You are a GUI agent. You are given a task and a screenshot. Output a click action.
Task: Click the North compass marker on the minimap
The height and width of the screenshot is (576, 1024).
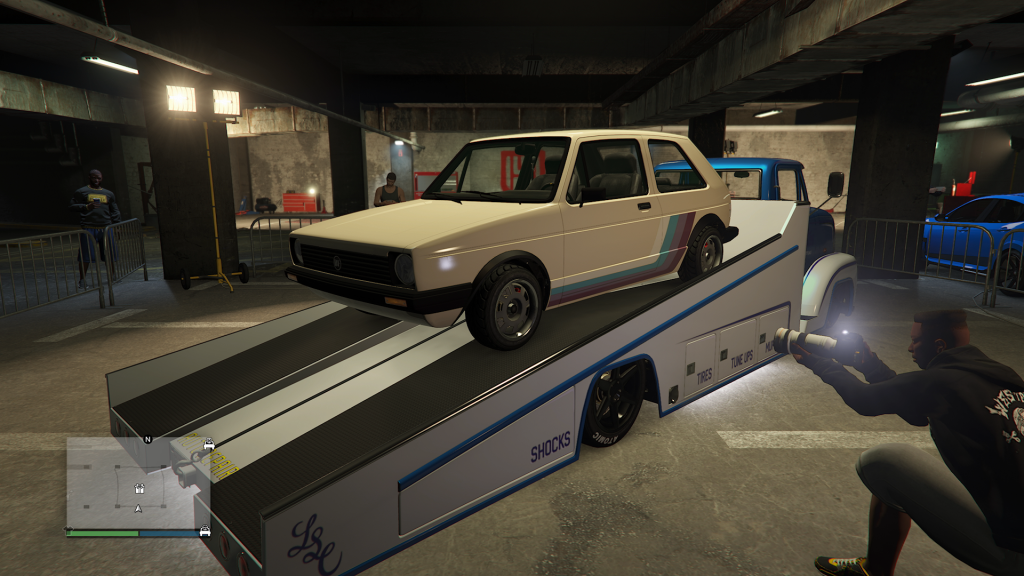click(147, 439)
